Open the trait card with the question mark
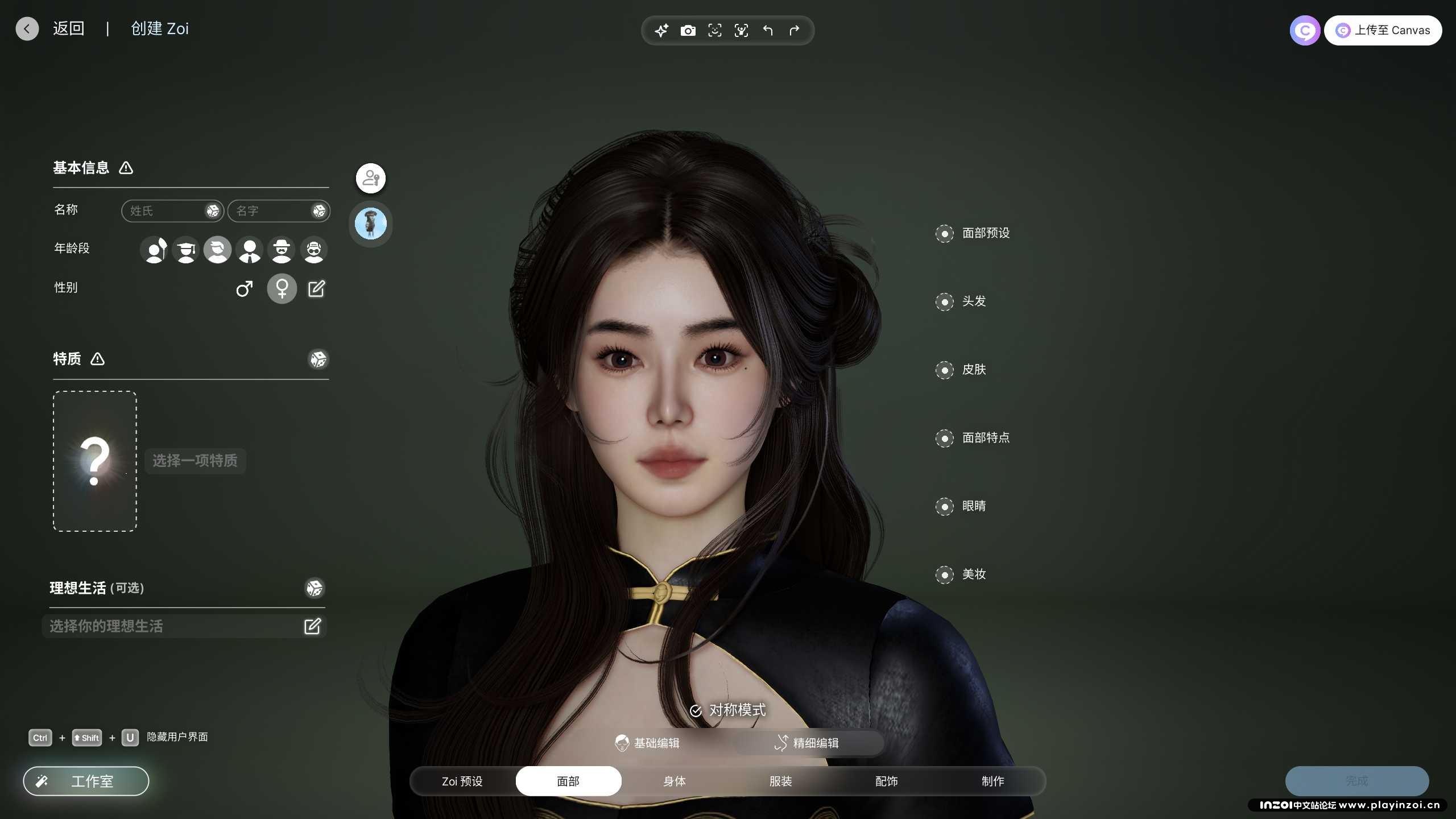 (95, 461)
